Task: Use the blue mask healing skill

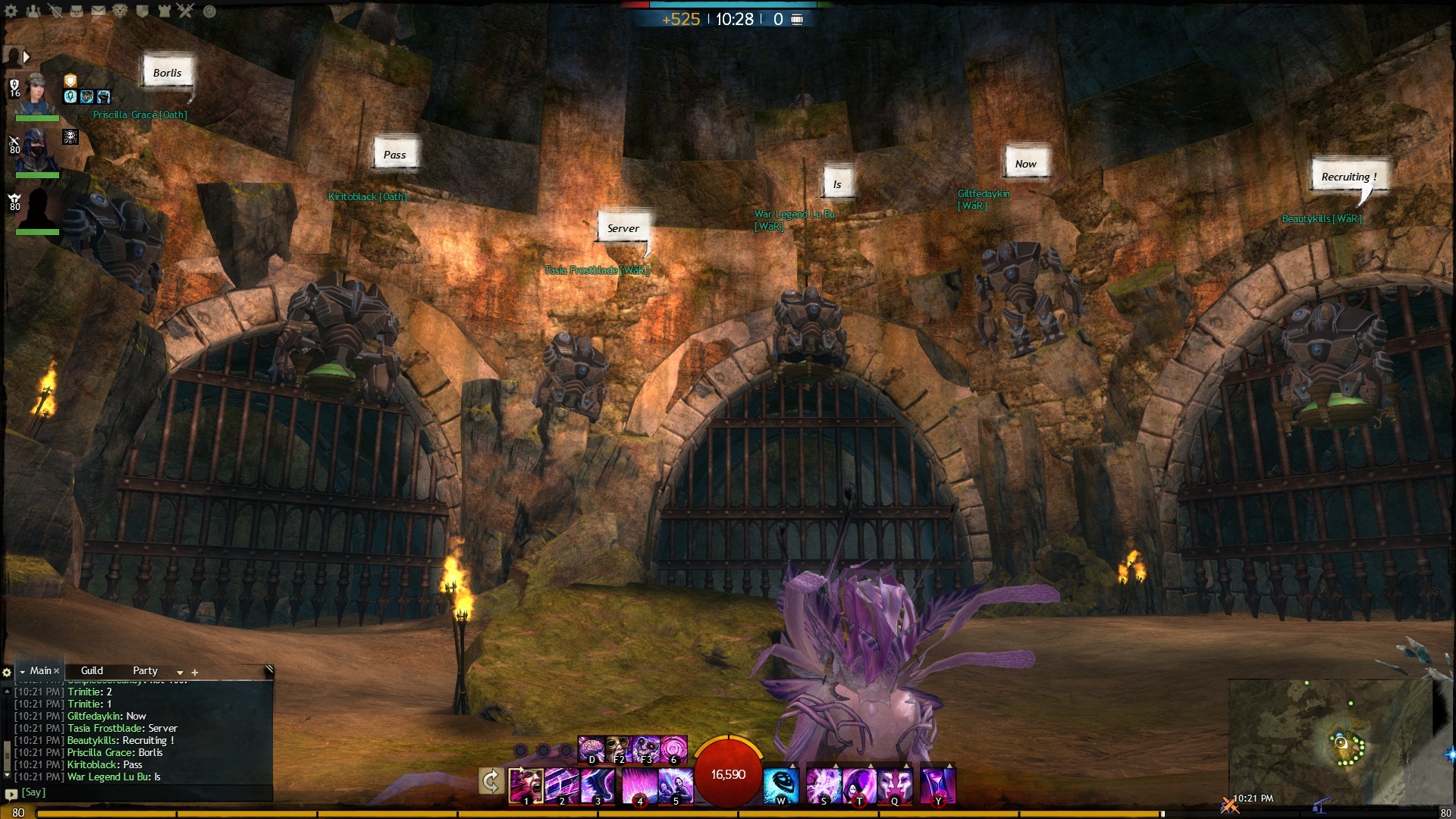Action: [x=780, y=785]
